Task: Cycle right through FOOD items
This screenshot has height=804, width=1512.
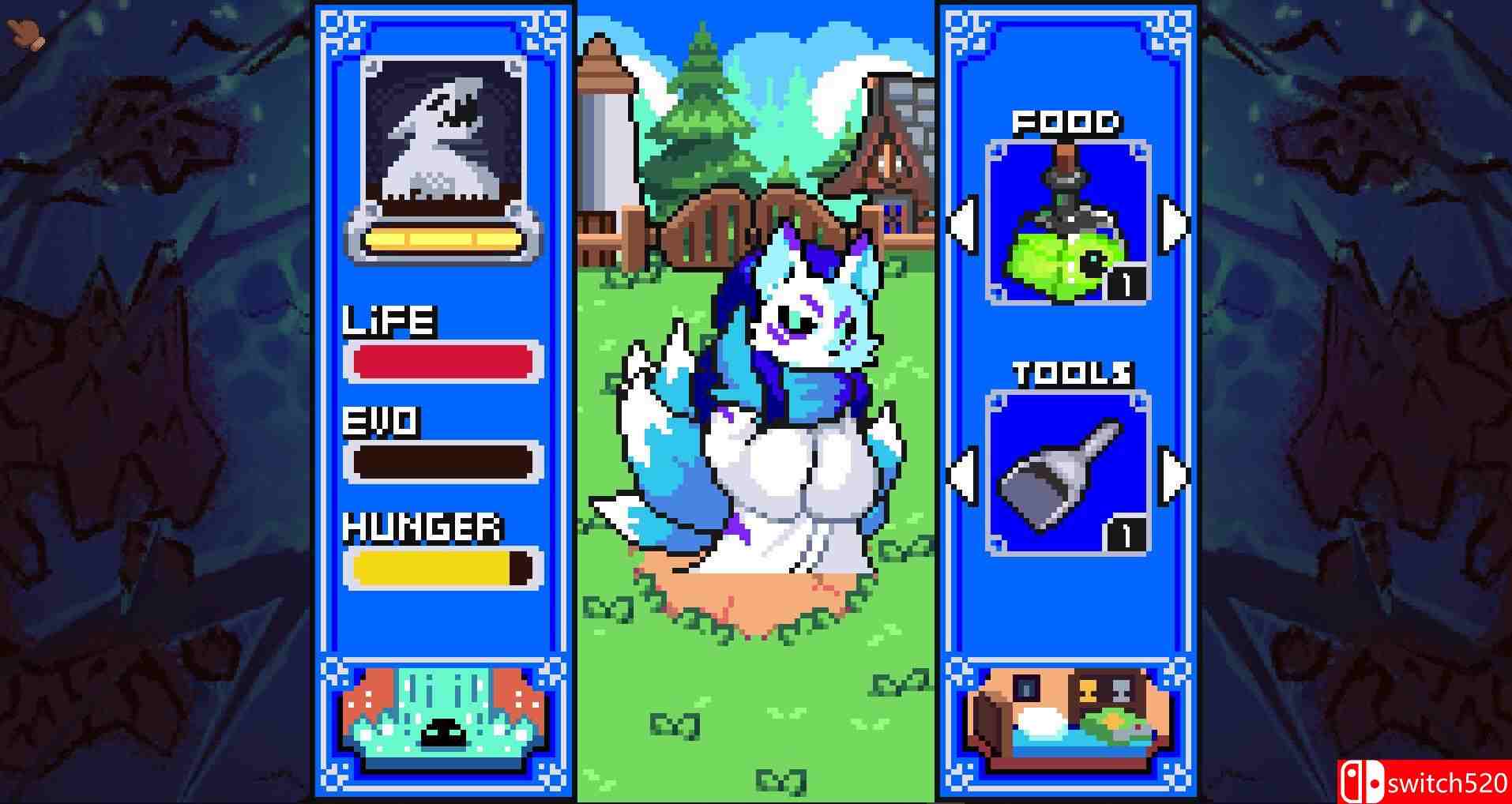Action: [x=1172, y=224]
